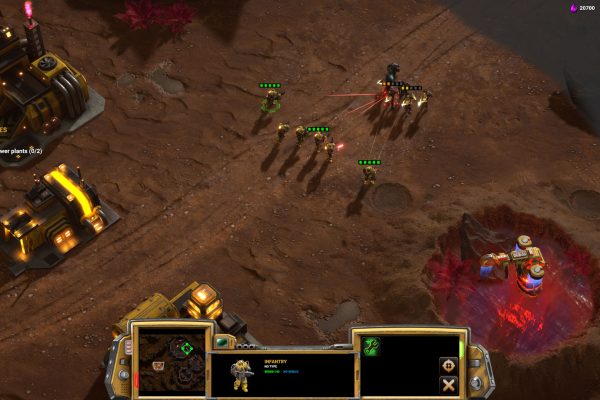The image size is (600, 400).
Task: Select the crosshair target command button
Action: point(448,365)
